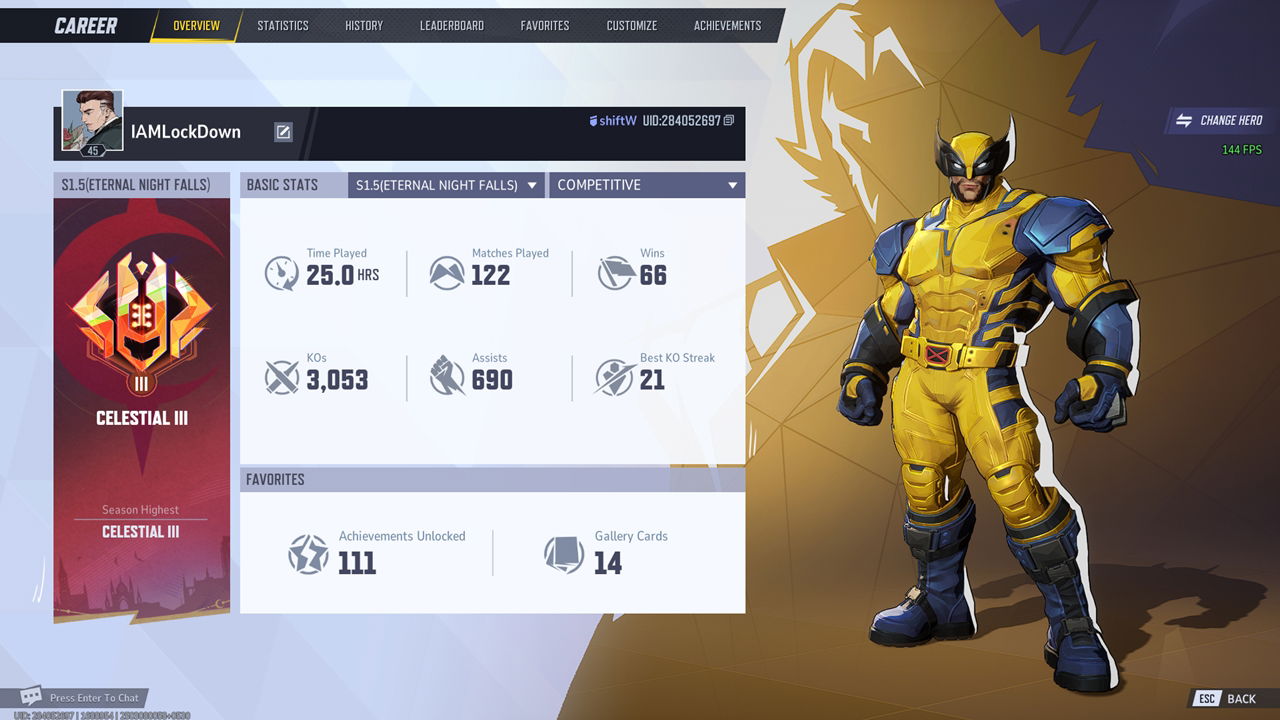Open the Statistics tab

click(x=283, y=26)
